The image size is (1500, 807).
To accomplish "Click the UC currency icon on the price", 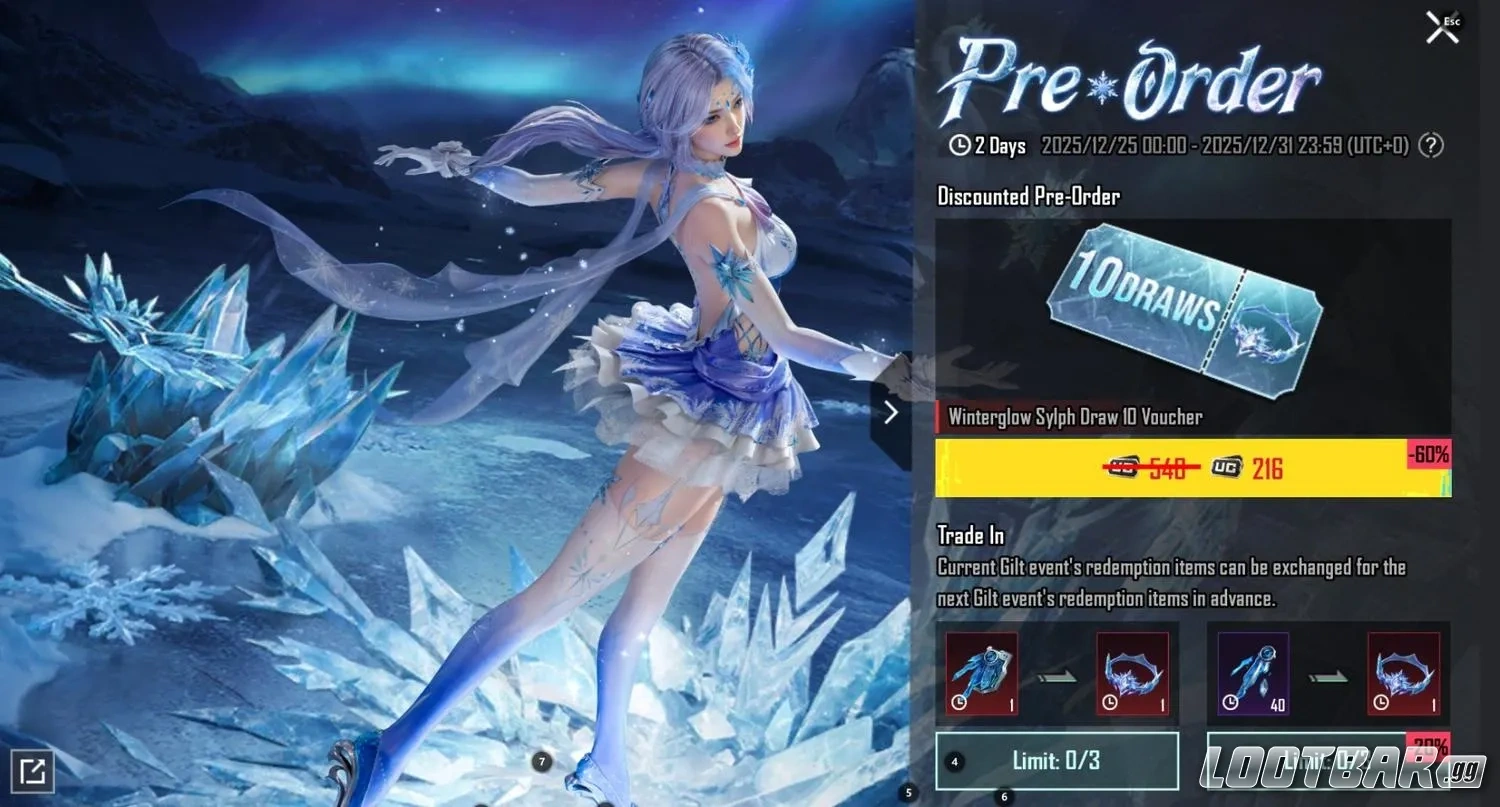I will tap(1224, 468).
